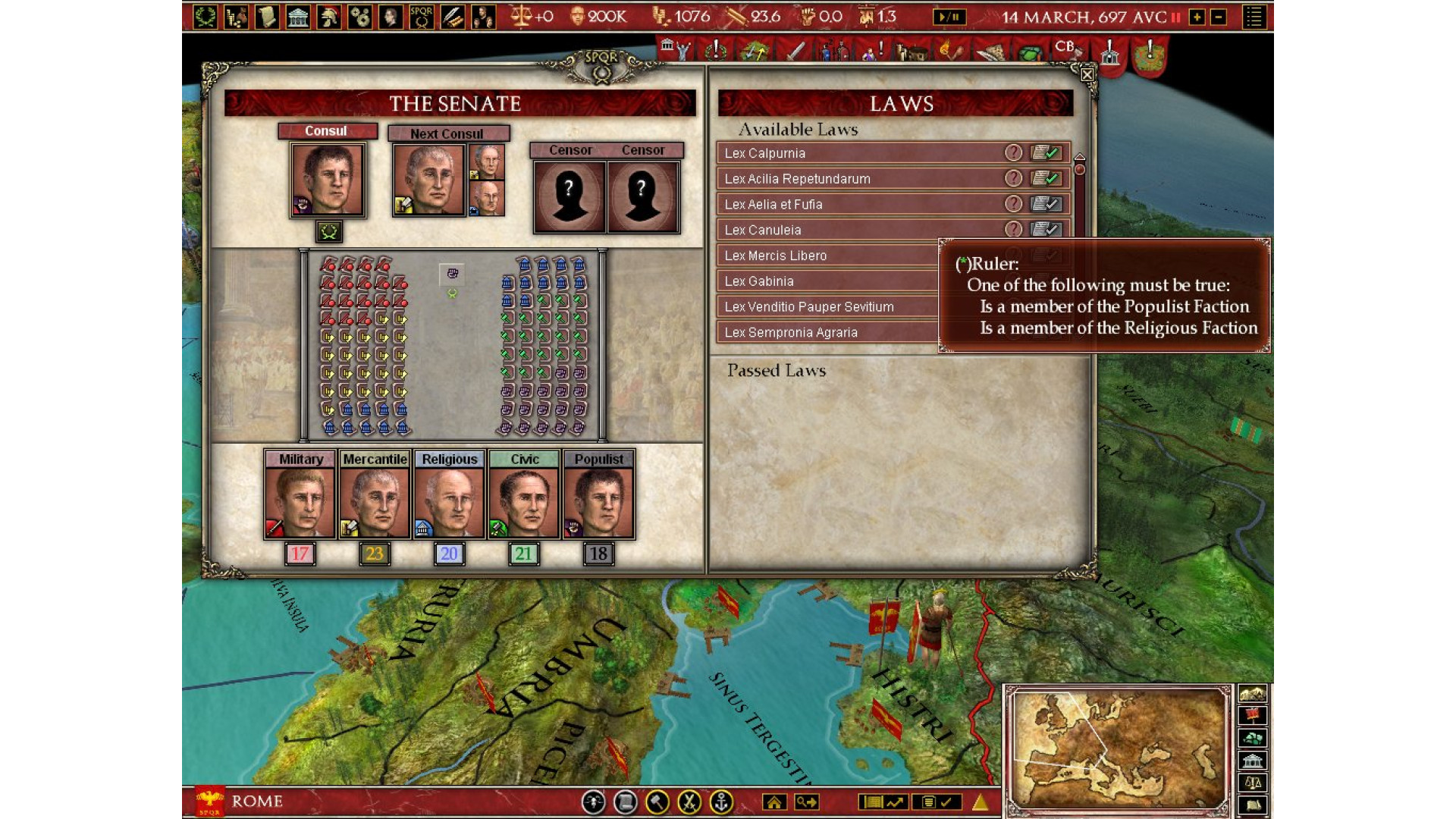The height and width of the screenshot is (819, 1456).
Task: Toggle the play/pause game speed button
Action: click(949, 17)
